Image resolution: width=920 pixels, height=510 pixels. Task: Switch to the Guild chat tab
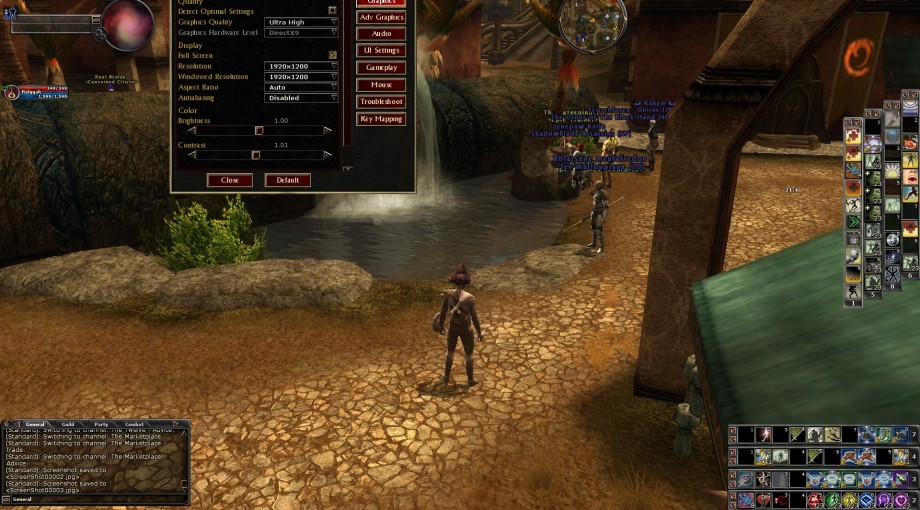pyautogui.click(x=68, y=424)
